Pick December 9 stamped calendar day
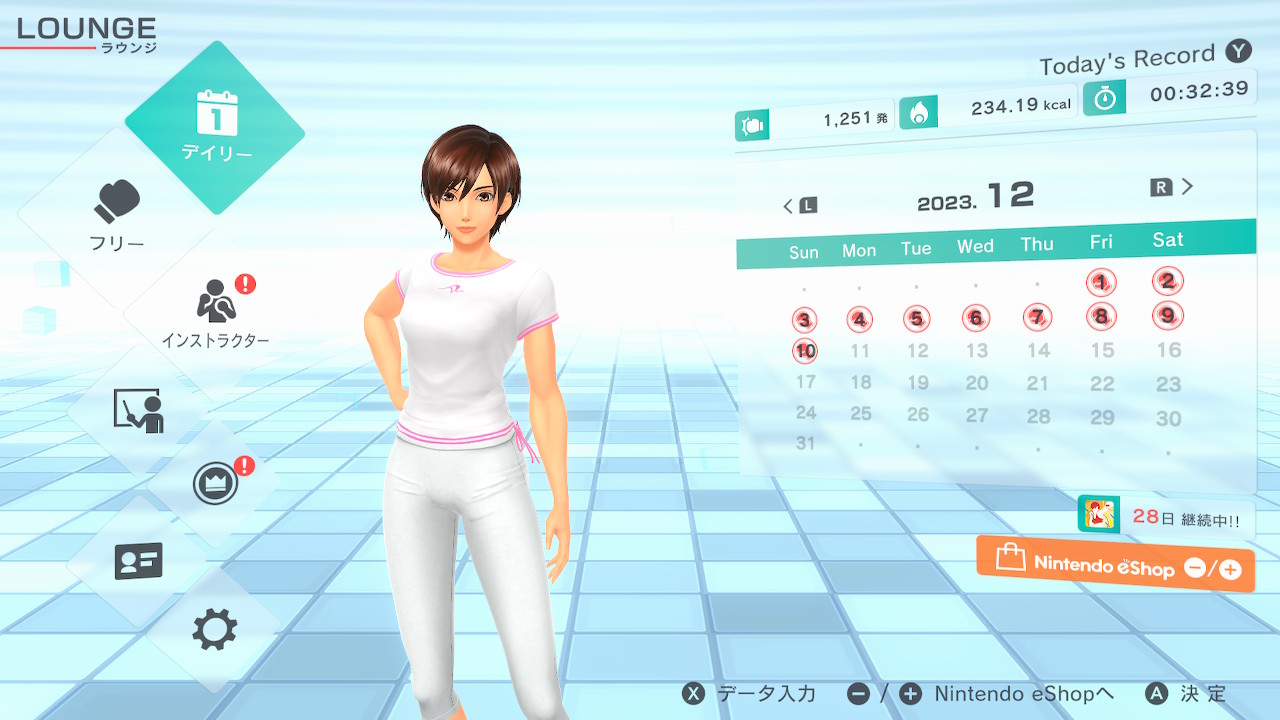This screenshot has height=720, width=1280. pyautogui.click(x=1167, y=316)
